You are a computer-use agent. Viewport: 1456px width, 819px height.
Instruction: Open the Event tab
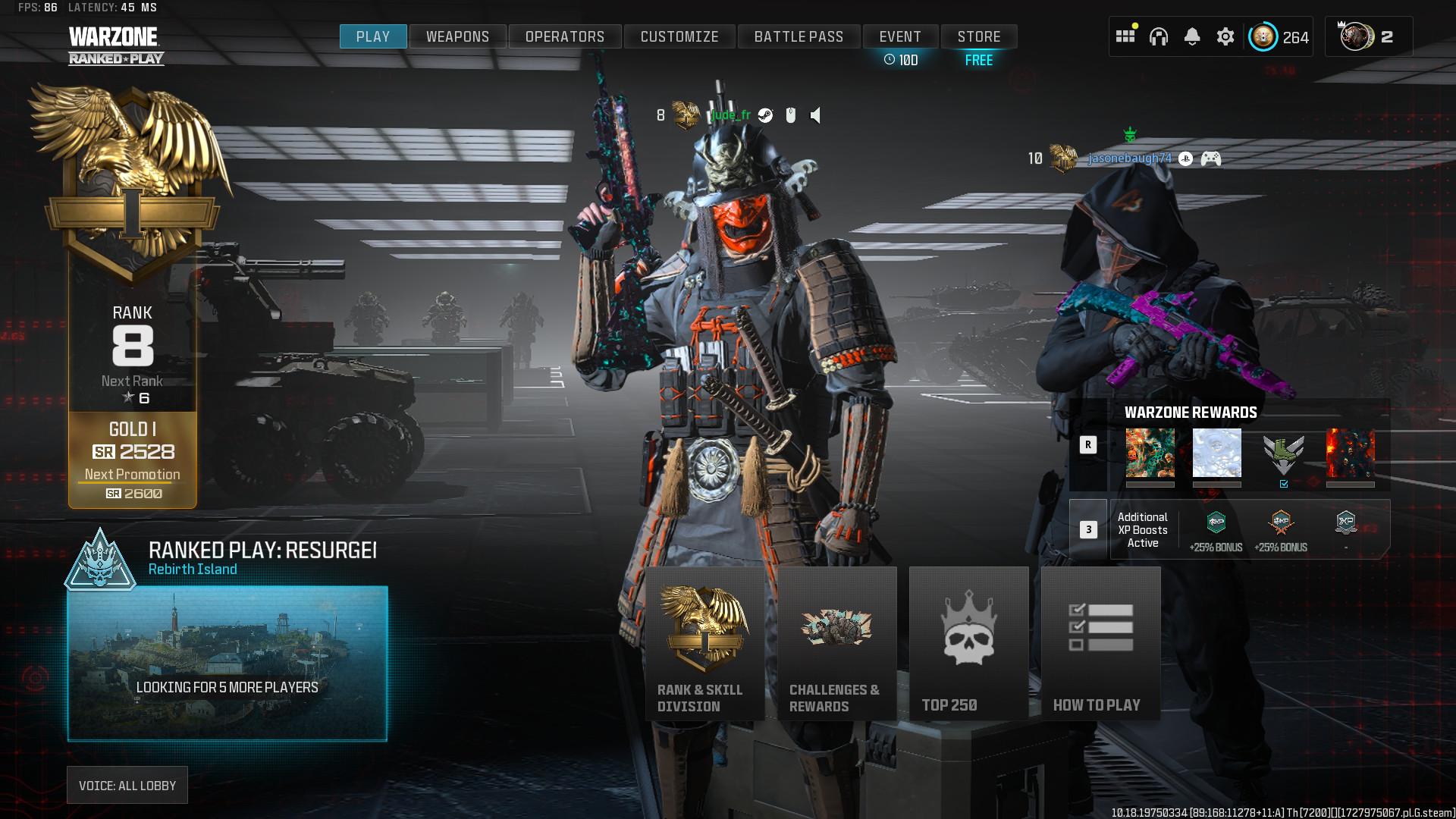[900, 36]
